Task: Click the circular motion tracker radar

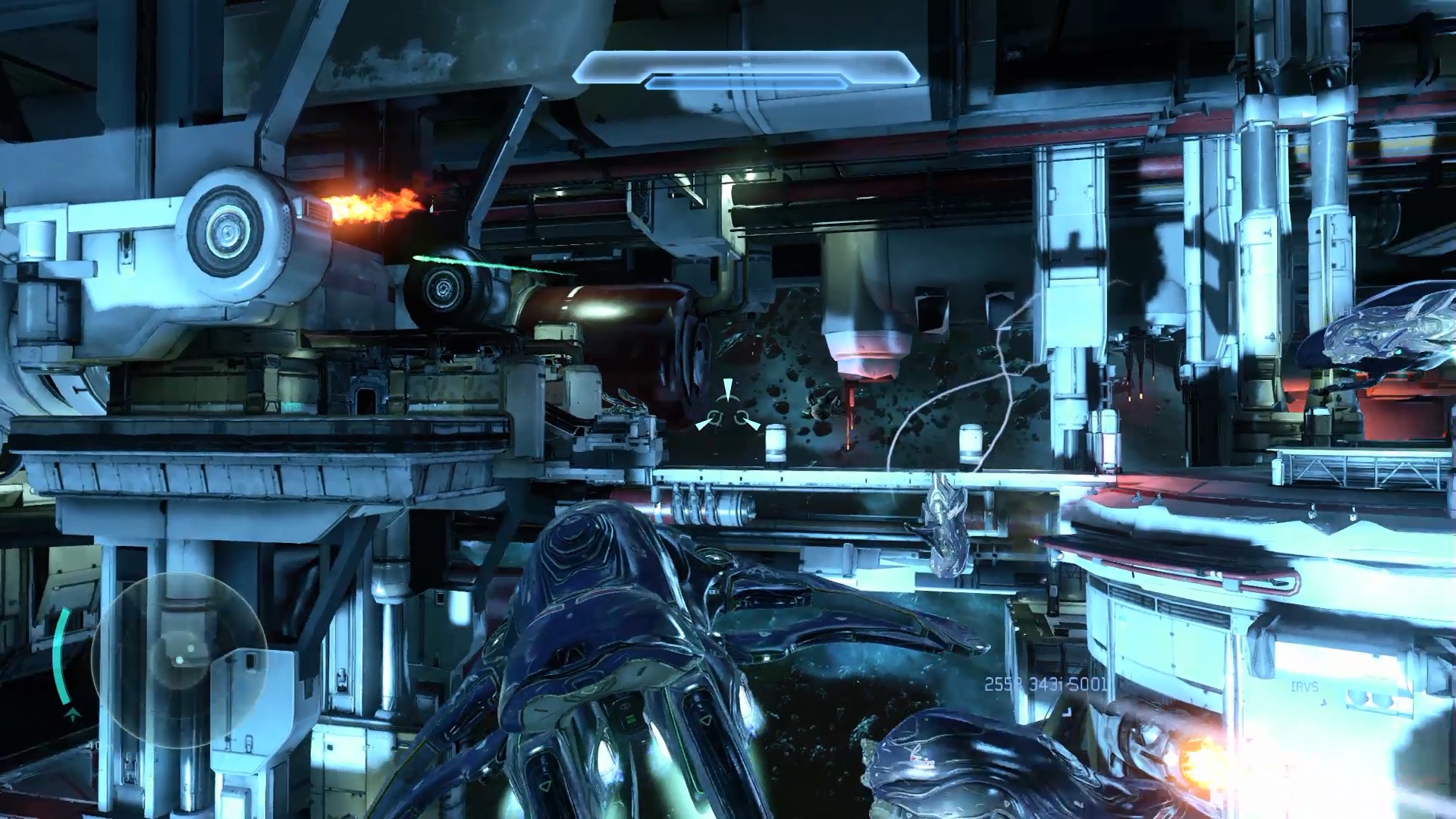Action: click(179, 660)
